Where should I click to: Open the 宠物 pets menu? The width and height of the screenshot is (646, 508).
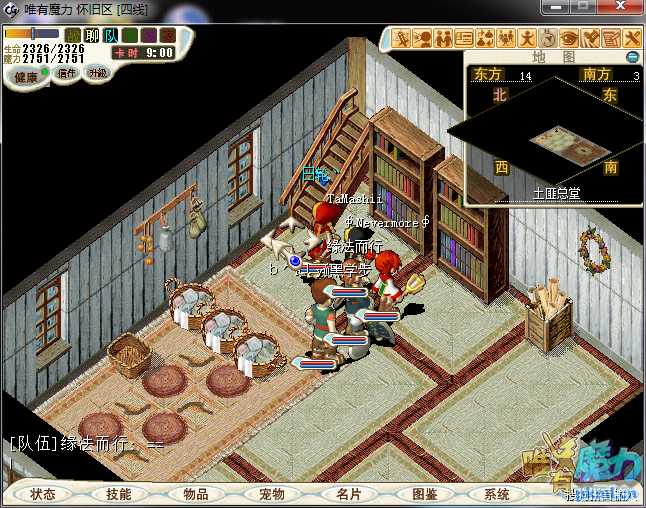click(271, 494)
